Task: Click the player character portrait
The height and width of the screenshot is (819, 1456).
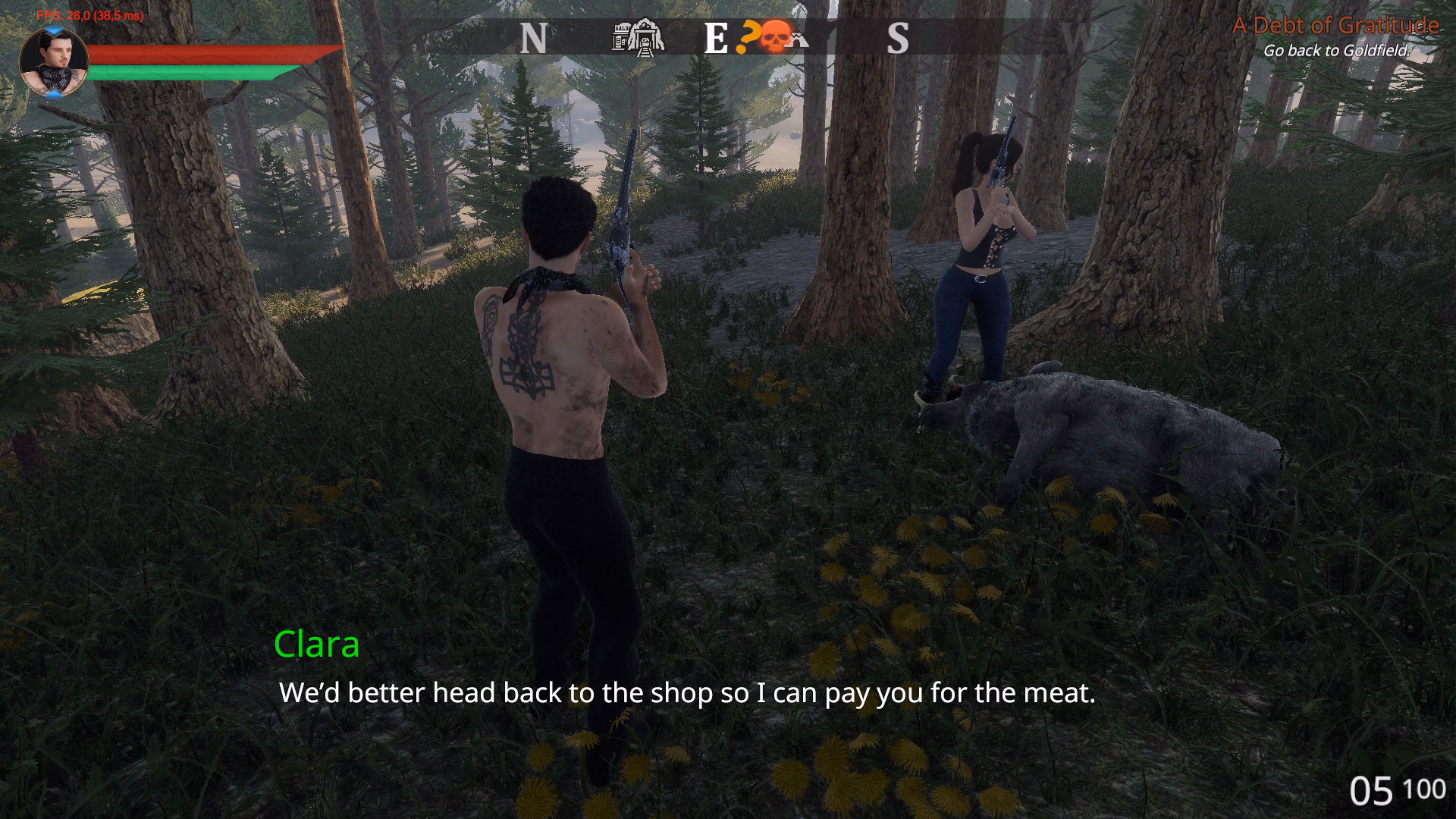Action: point(53,62)
